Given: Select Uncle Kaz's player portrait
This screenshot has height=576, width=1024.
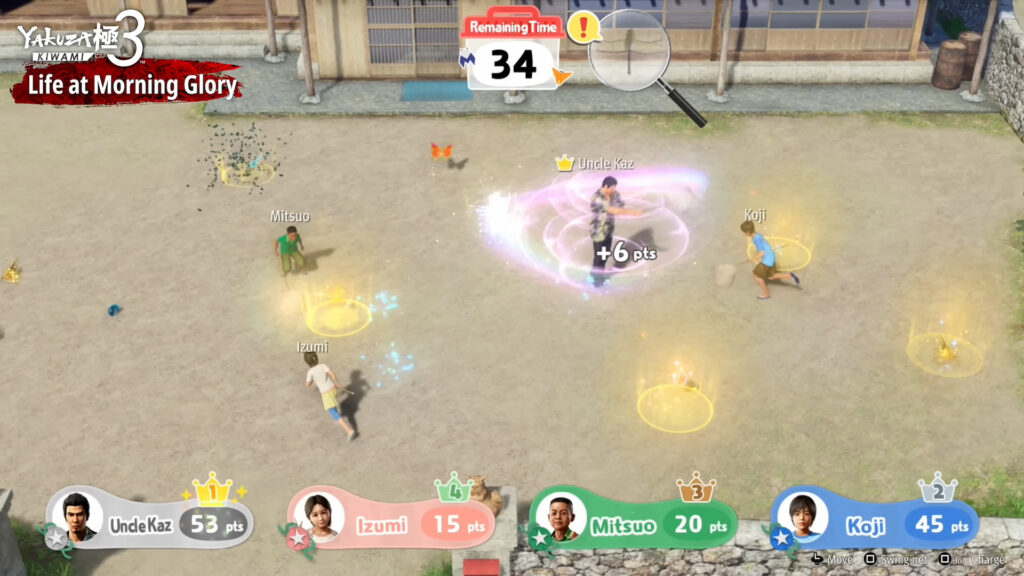Looking at the screenshot, I should [77, 517].
